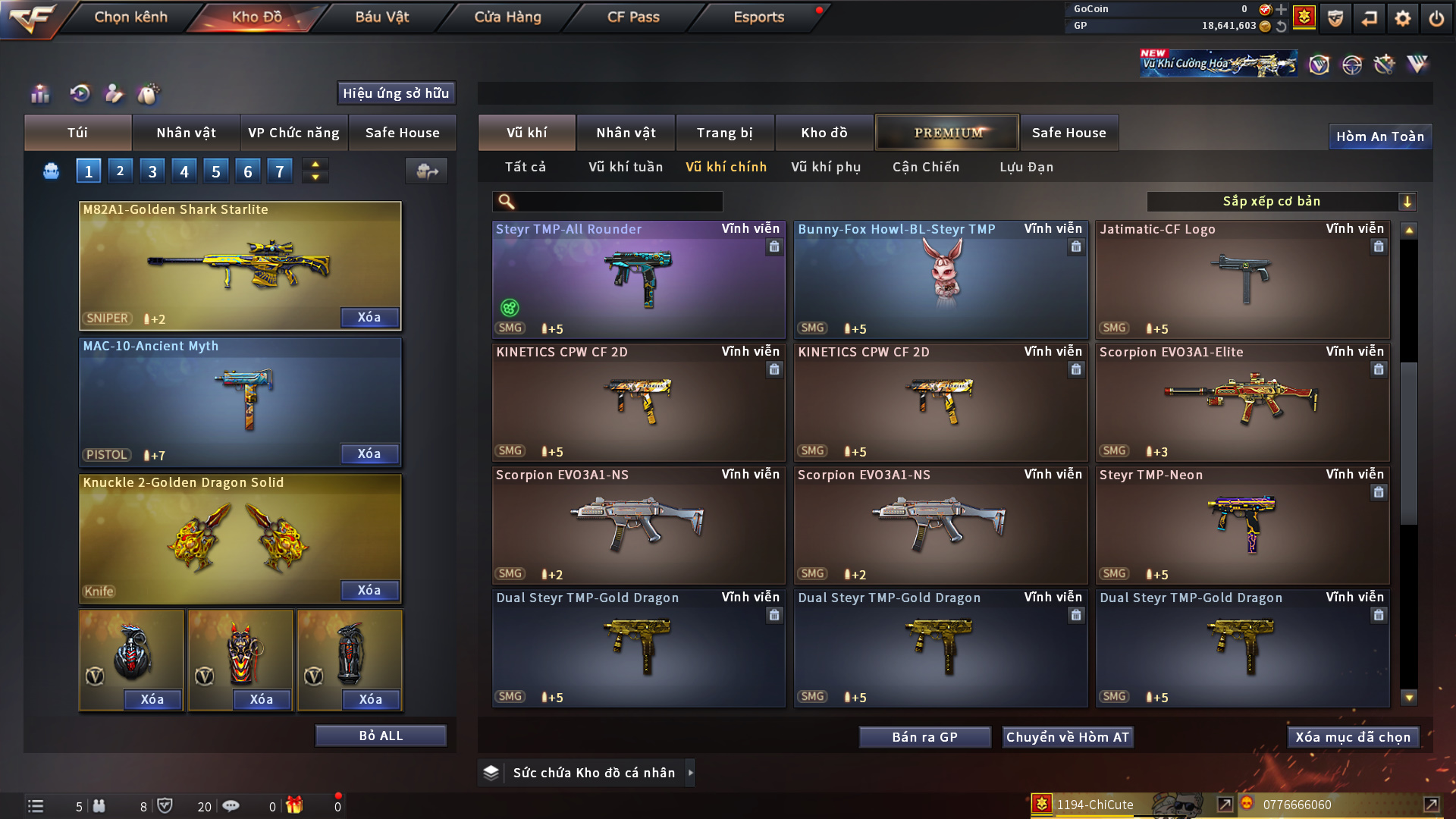1456x819 pixels.
Task: Switch to the PREMIUM tab
Action: tap(948, 133)
